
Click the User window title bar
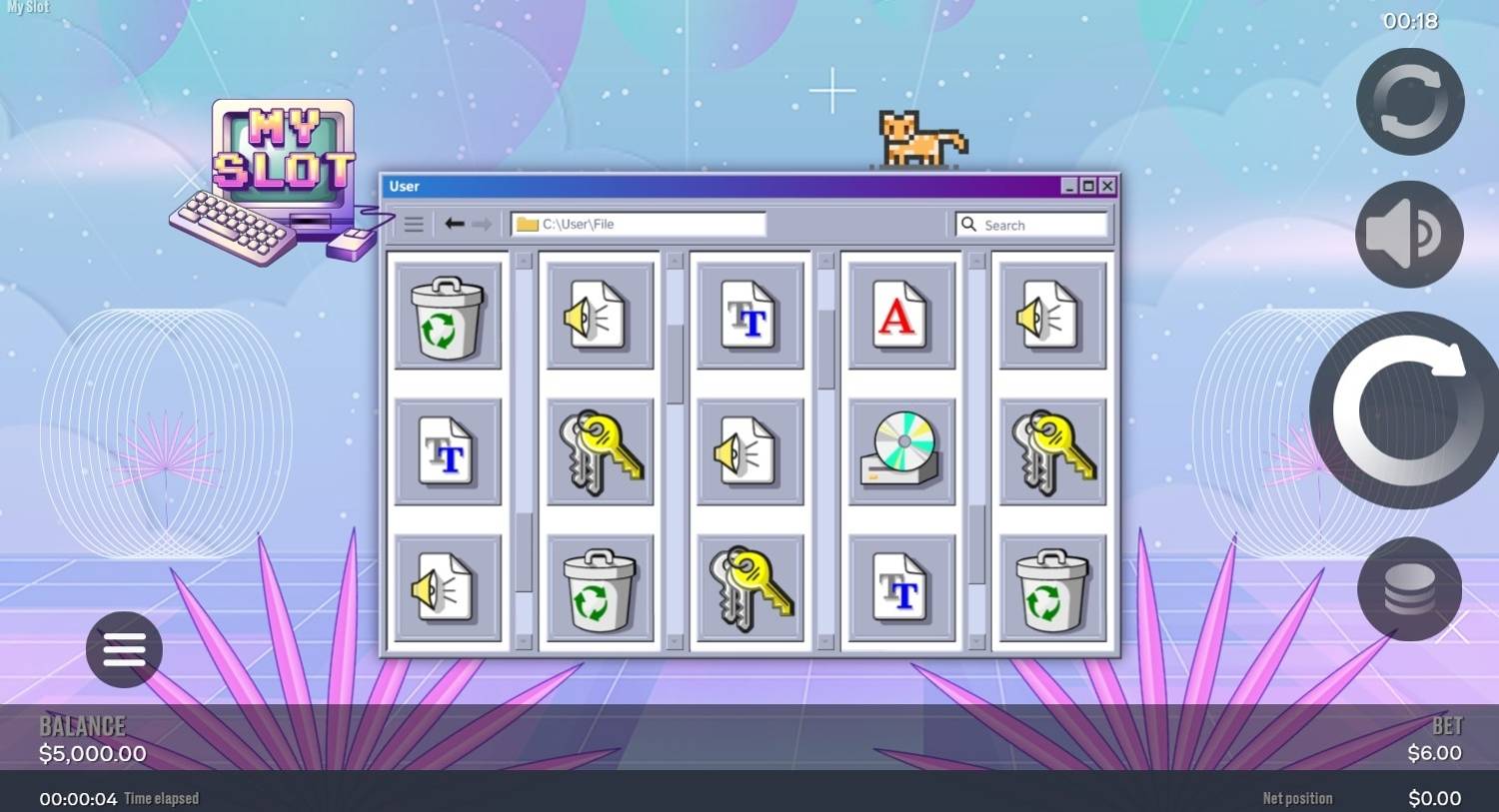coord(700,186)
